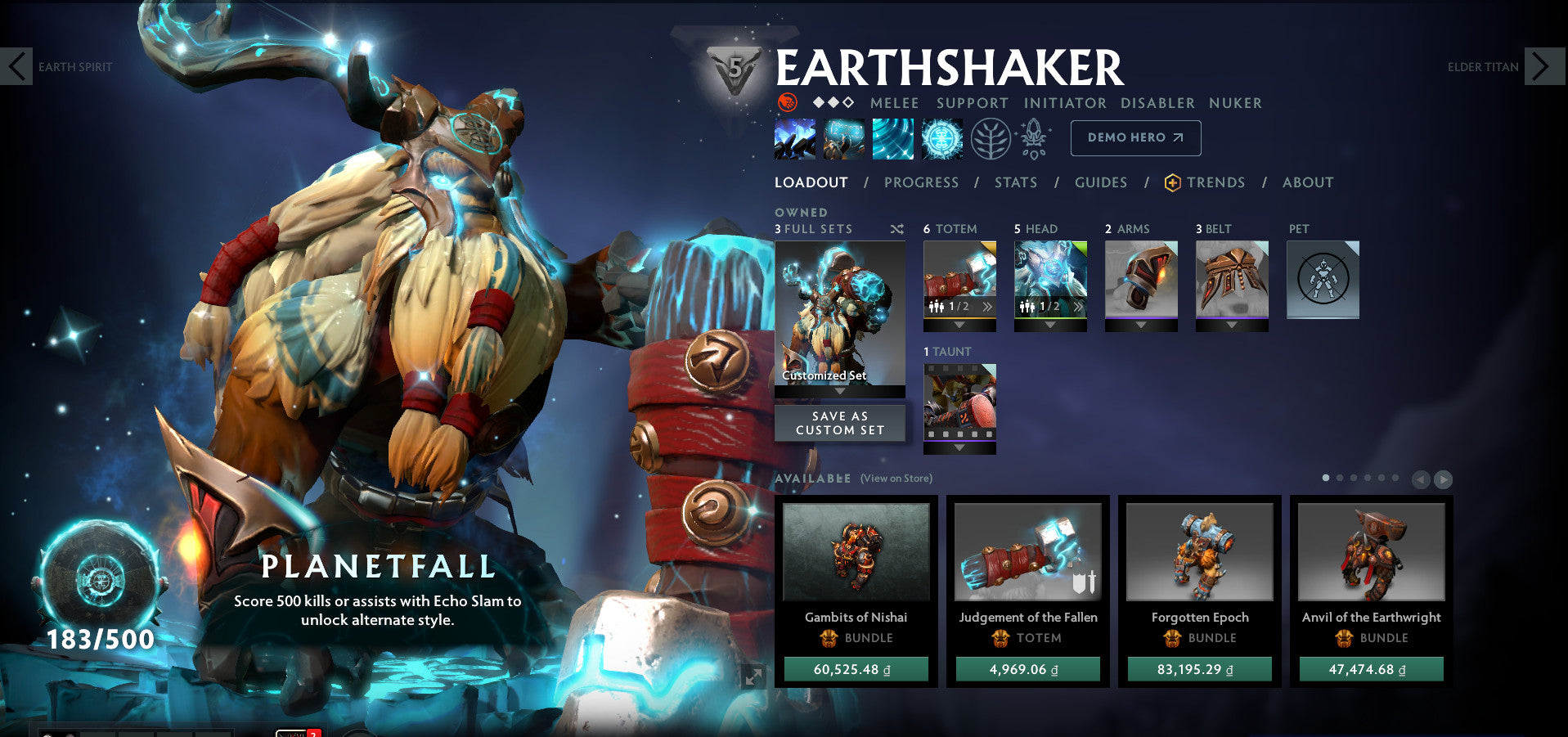Switch to the Progress tab
This screenshot has width=1568, height=737.
click(920, 182)
